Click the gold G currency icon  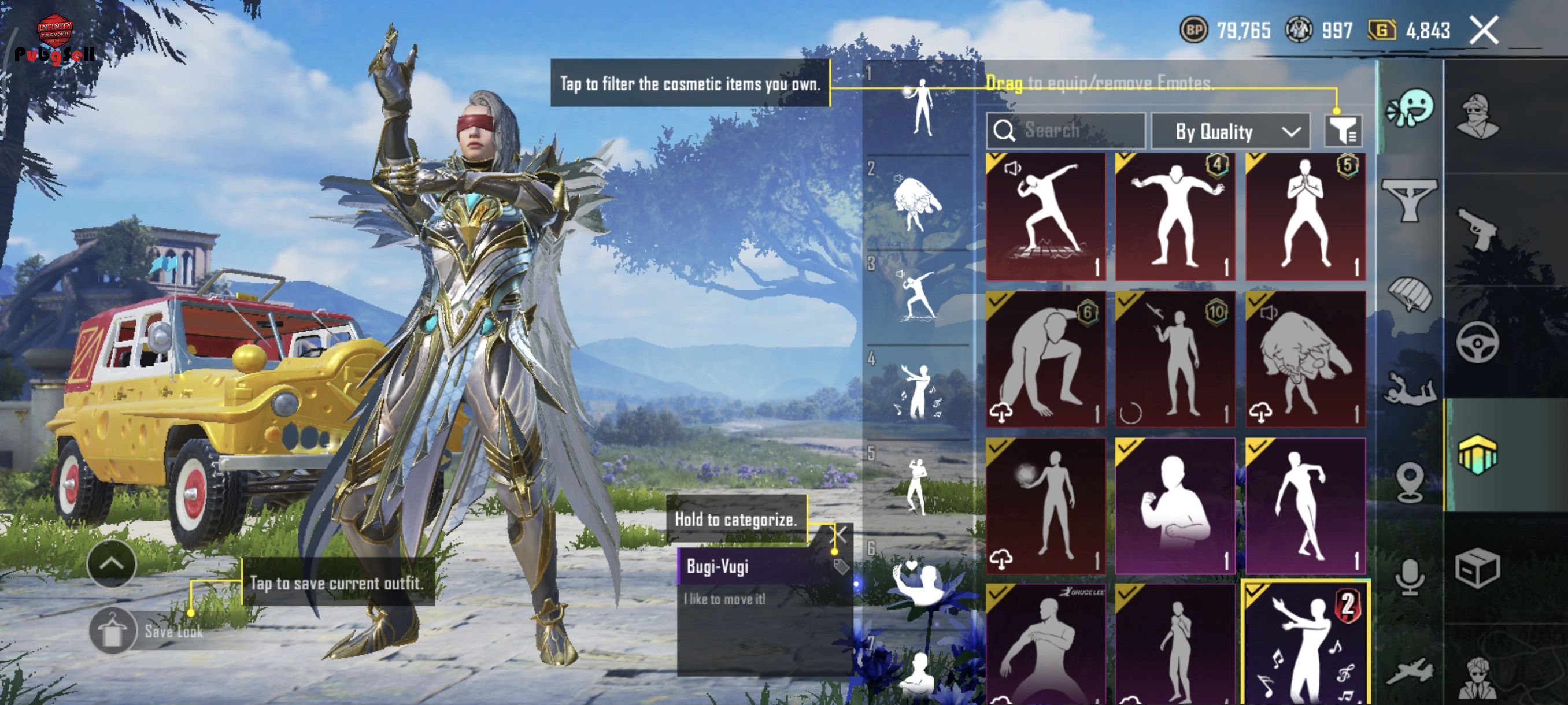point(1382,31)
